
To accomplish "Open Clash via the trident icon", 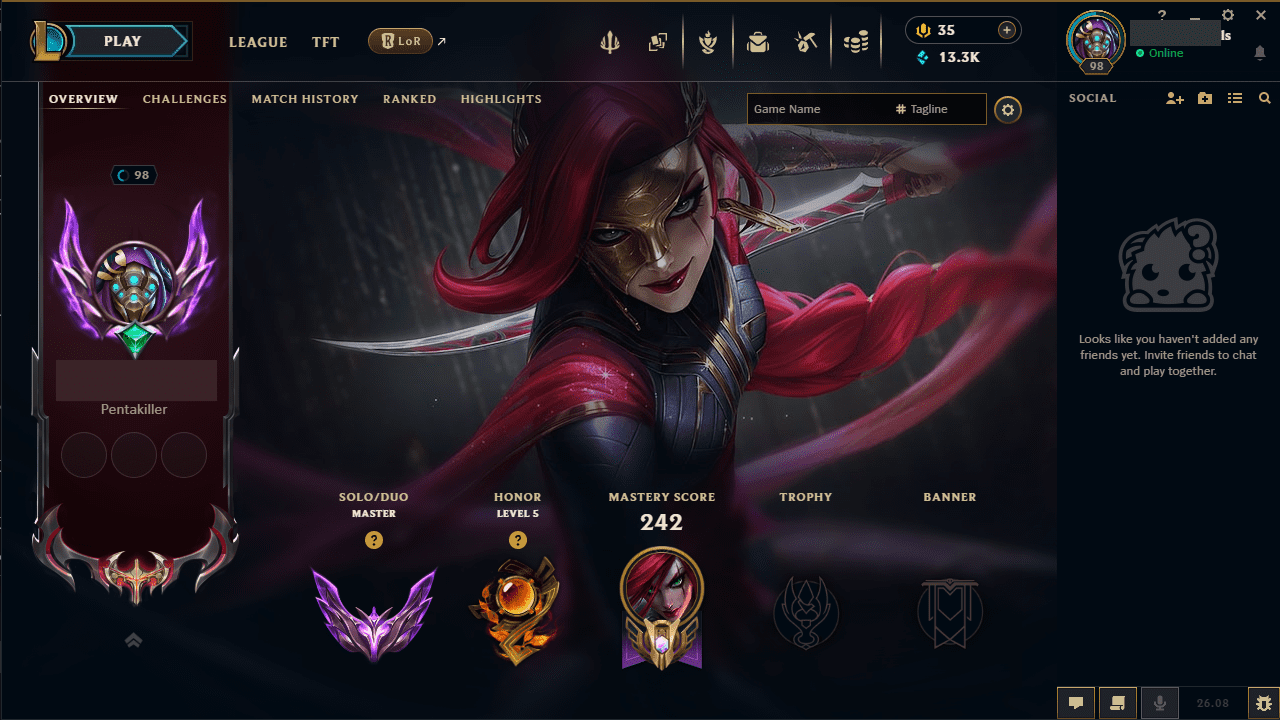I will point(610,41).
